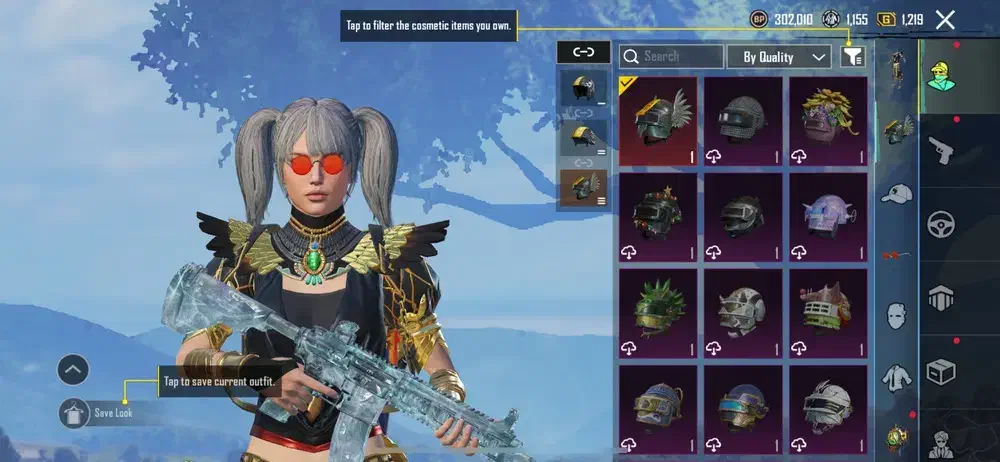This screenshot has height=462, width=1000.
Task: Click the item search field
Action: [x=671, y=57]
